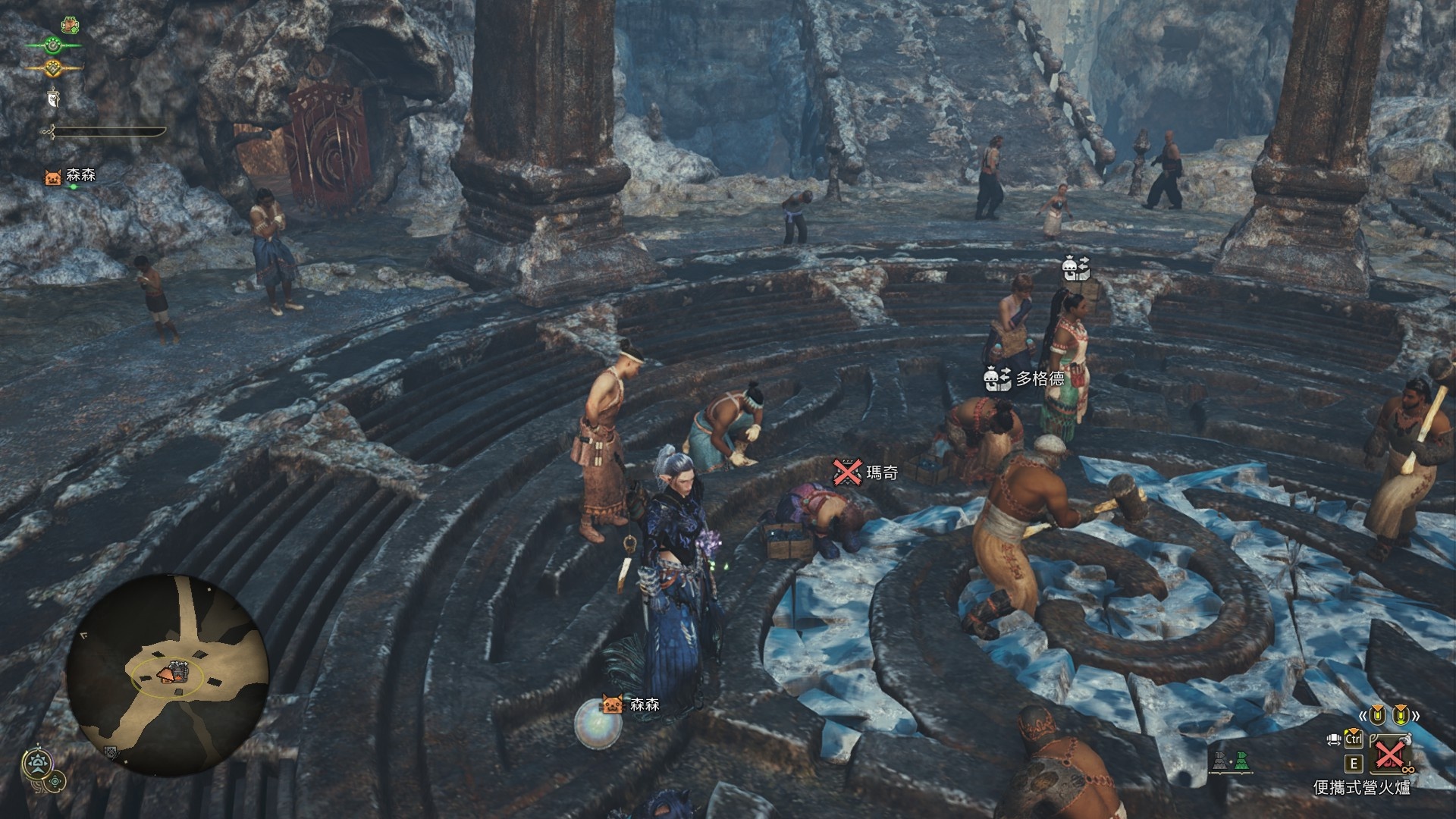Select the Palico 森森 party entry
Image resolution: width=1456 pixels, height=819 pixels.
[x=72, y=177]
